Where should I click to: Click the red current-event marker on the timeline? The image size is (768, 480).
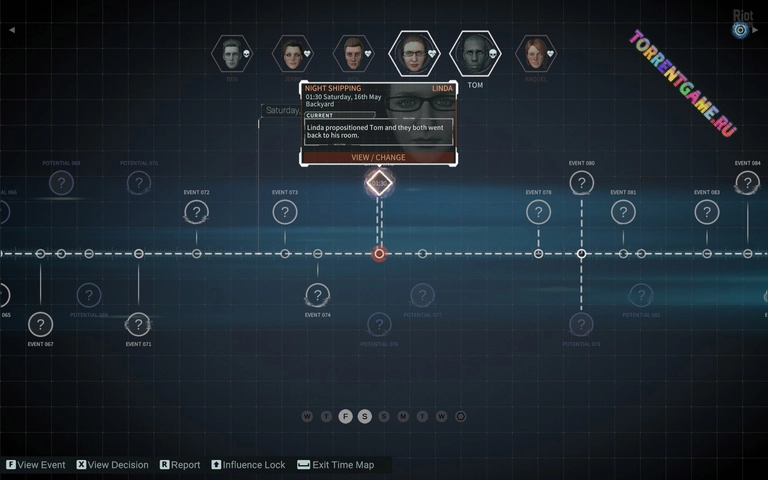(x=379, y=254)
